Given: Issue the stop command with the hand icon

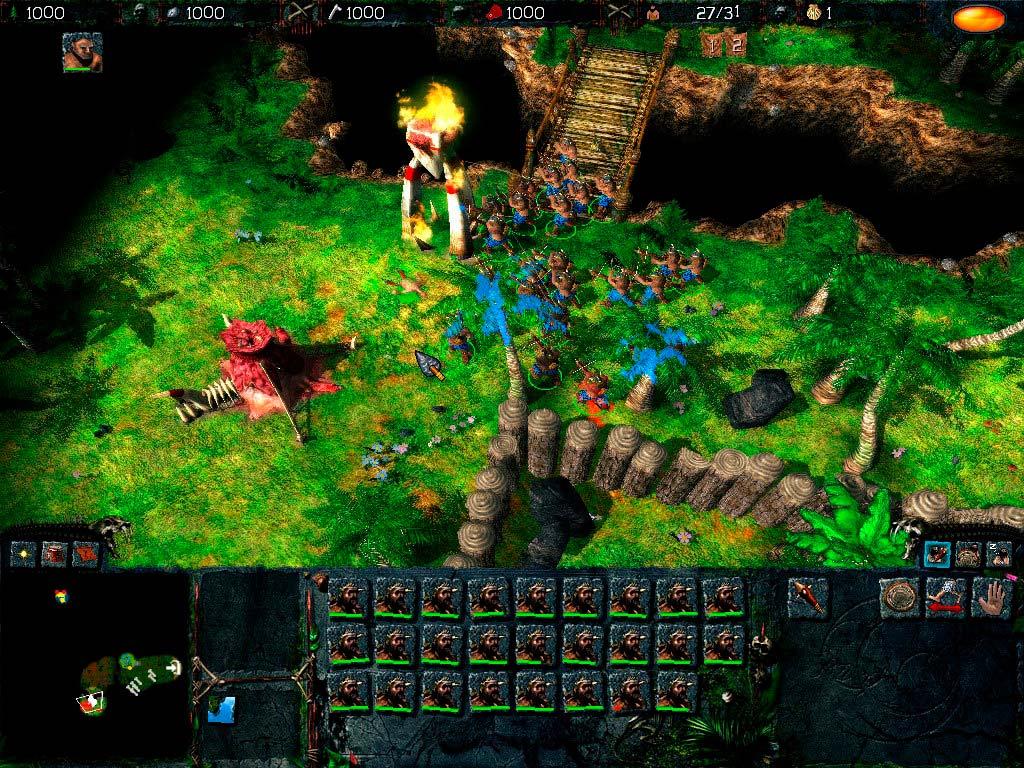Looking at the screenshot, I should (991, 597).
